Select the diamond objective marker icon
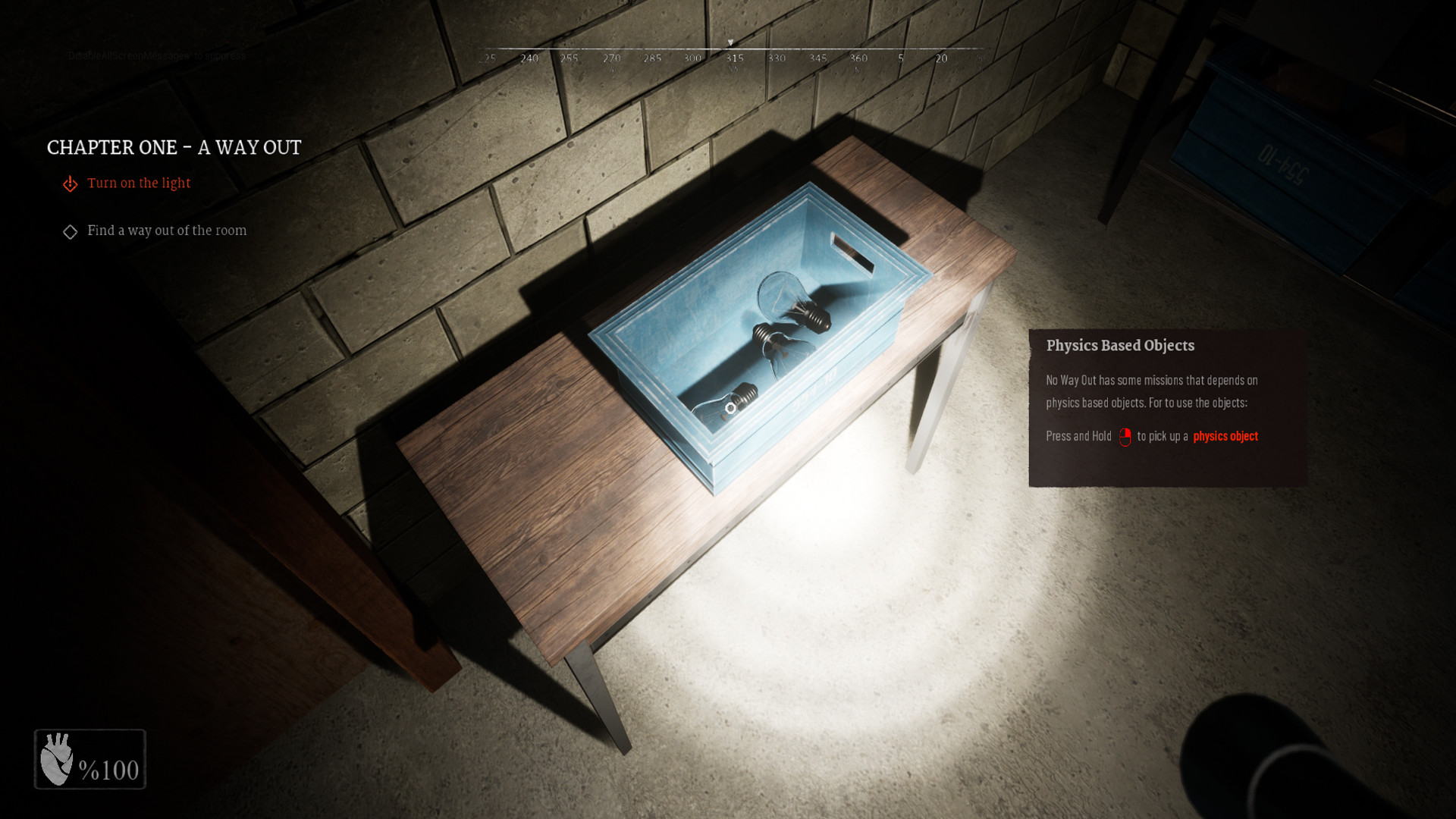Screen dimensions: 1456x819 70,231
